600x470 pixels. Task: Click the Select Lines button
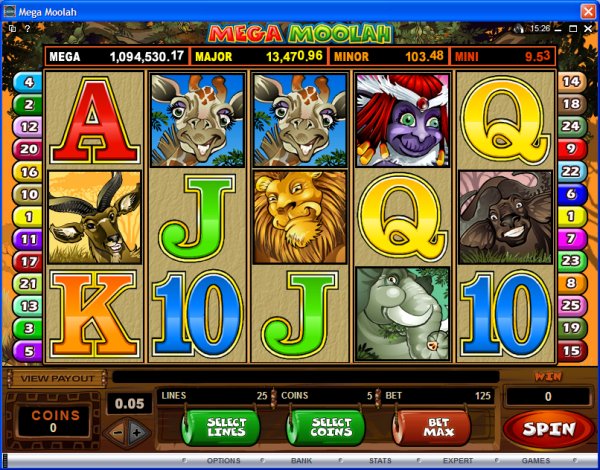tap(219, 430)
